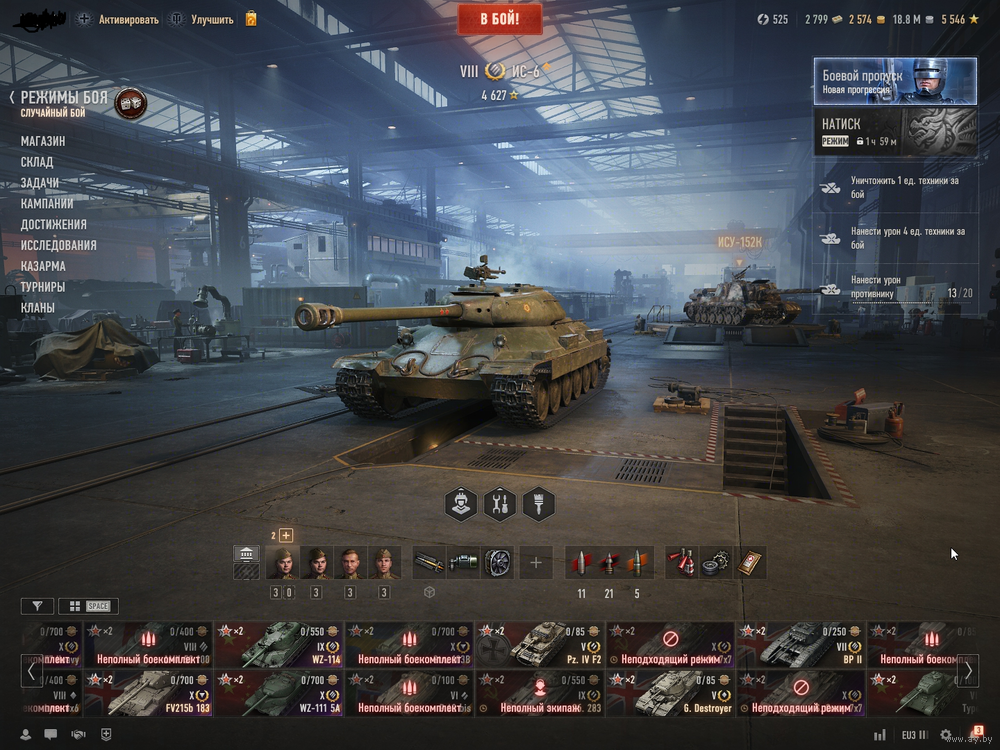Show the КАЗАРМА barracks
The height and width of the screenshot is (750, 1000).
pyautogui.click(x=43, y=266)
